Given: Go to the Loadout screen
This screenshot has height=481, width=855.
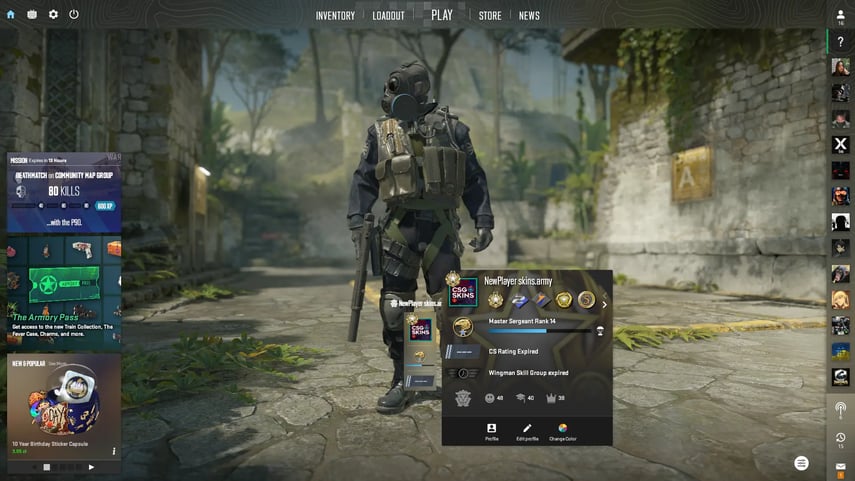Looking at the screenshot, I should tap(388, 16).
